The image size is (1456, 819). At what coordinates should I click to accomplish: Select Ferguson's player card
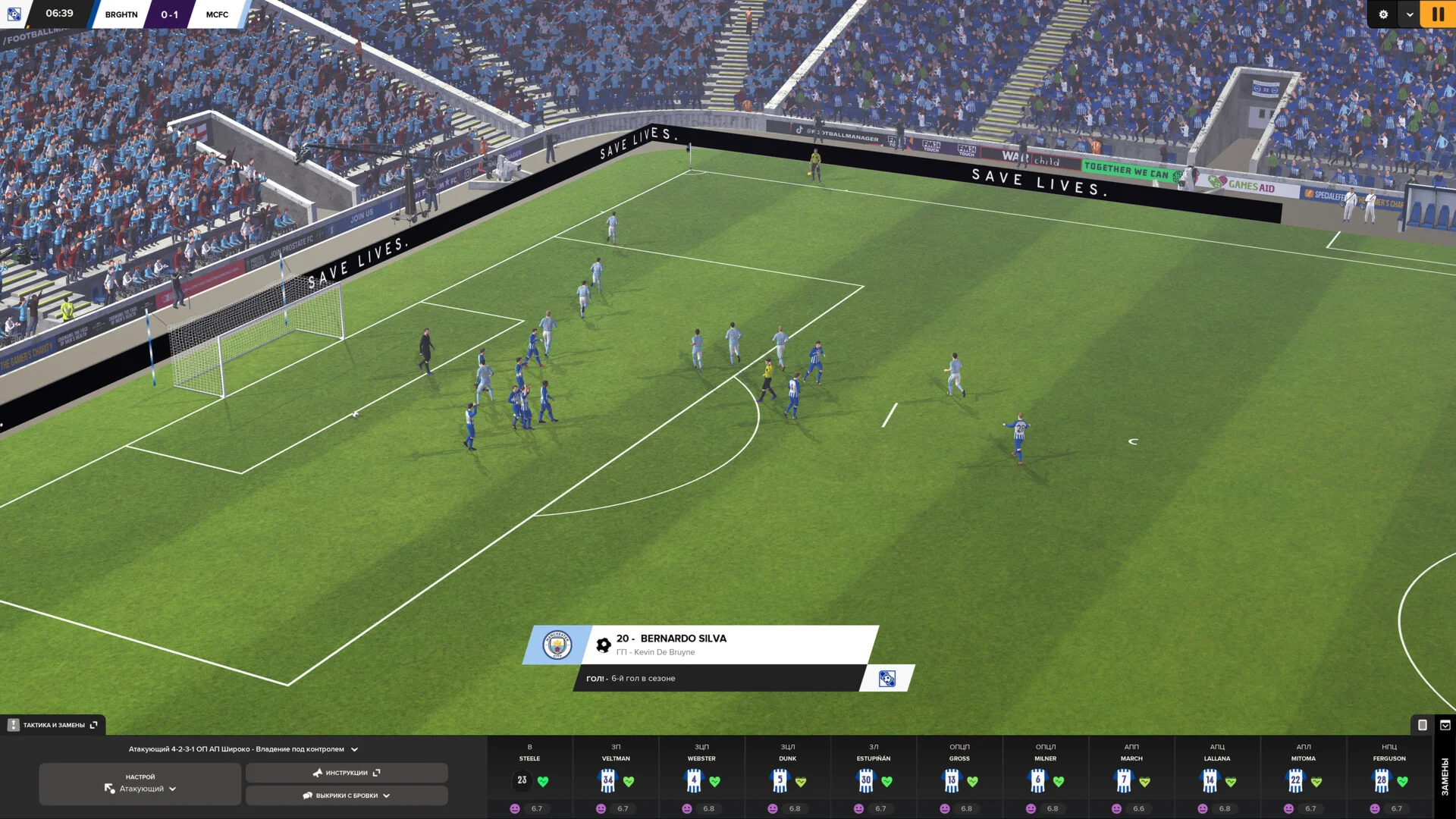click(x=1389, y=777)
